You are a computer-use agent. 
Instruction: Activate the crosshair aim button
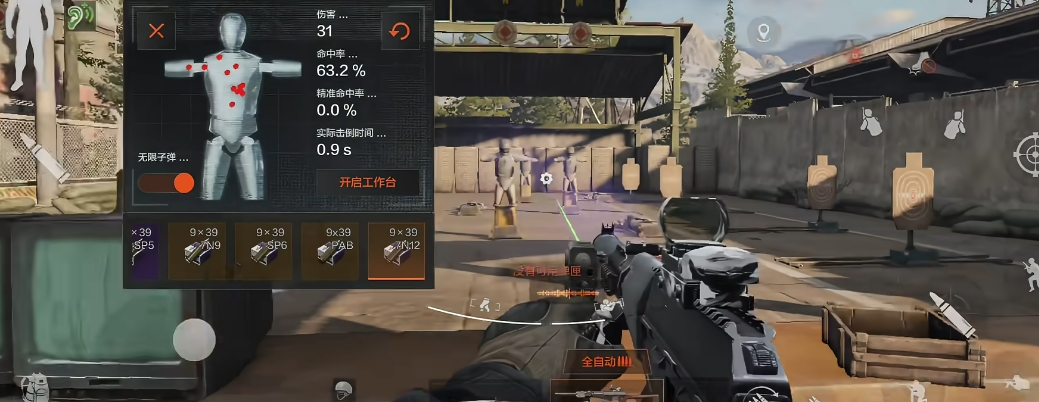click(x=1027, y=155)
